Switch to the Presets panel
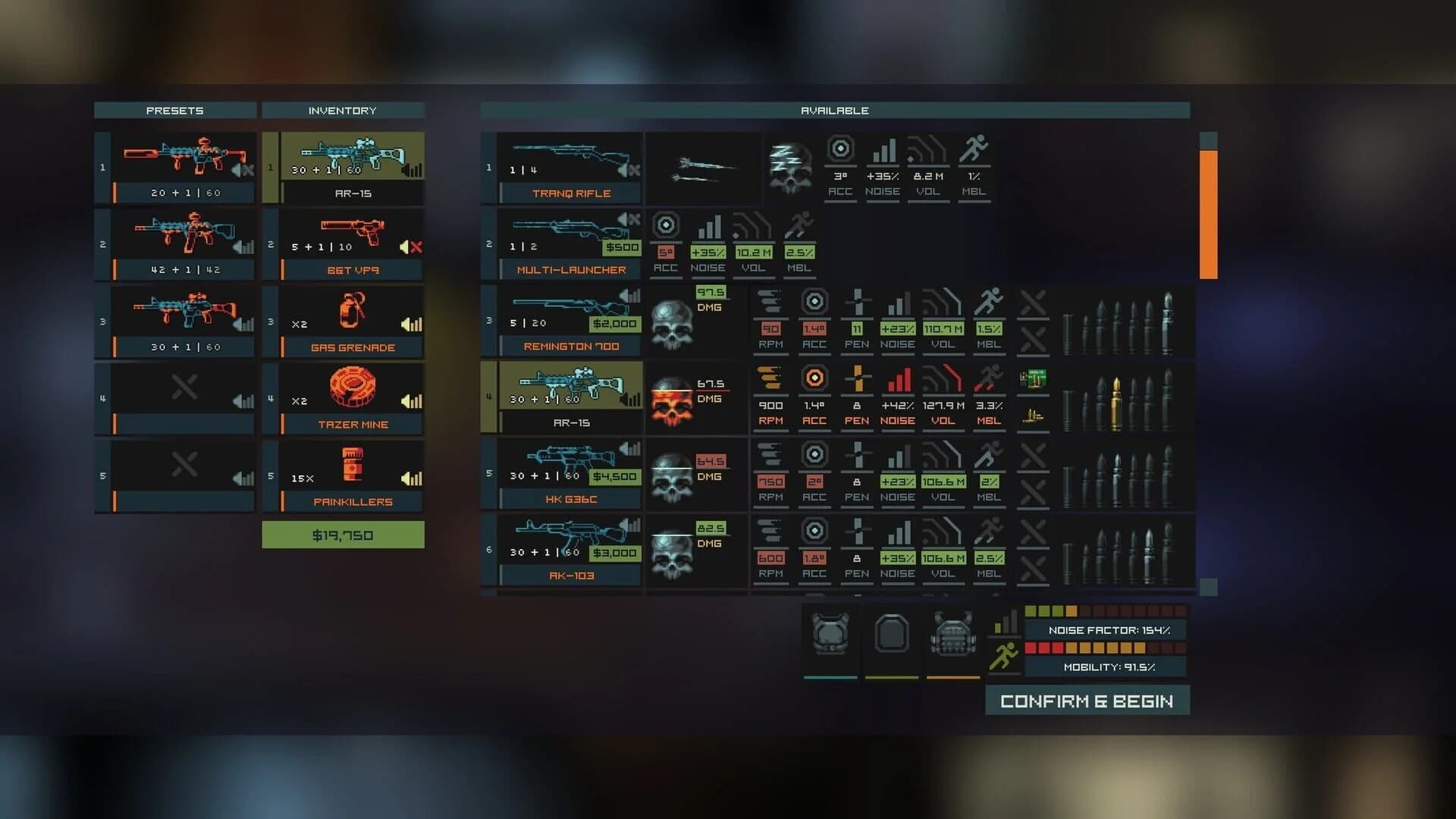Viewport: 1456px width, 819px height. click(174, 110)
